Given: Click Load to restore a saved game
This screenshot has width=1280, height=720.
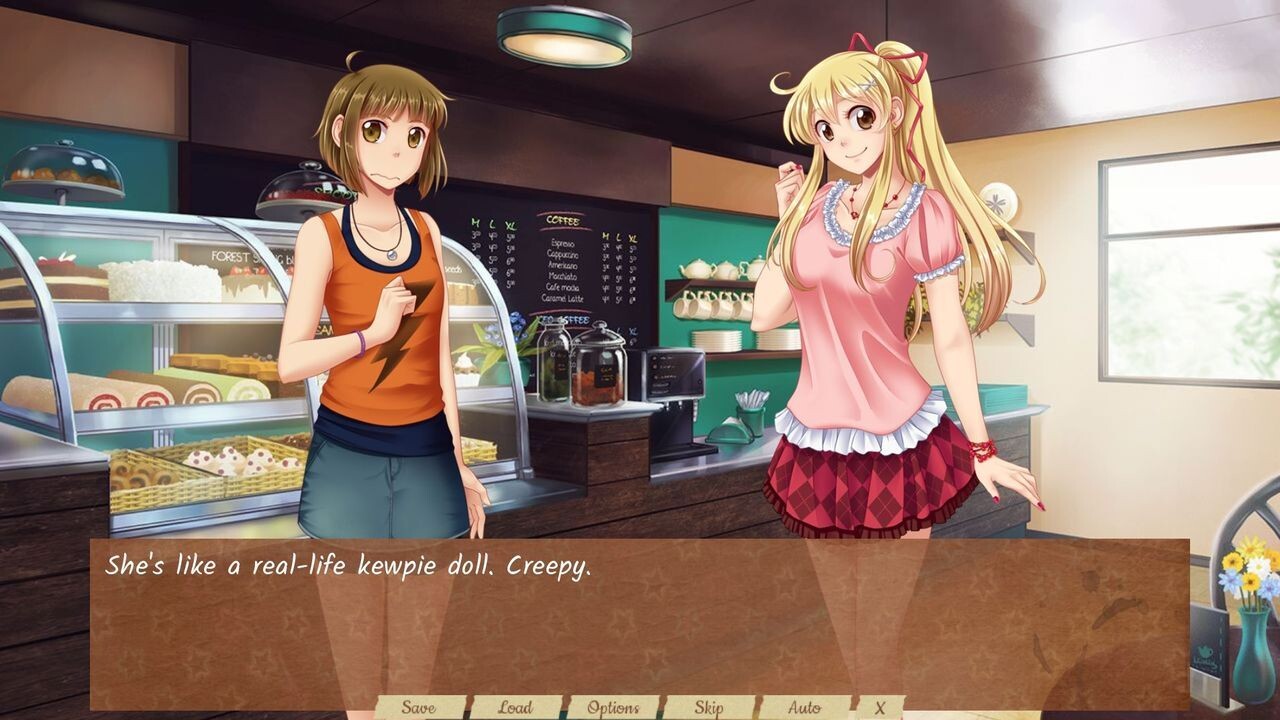Looking at the screenshot, I should pos(514,705).
